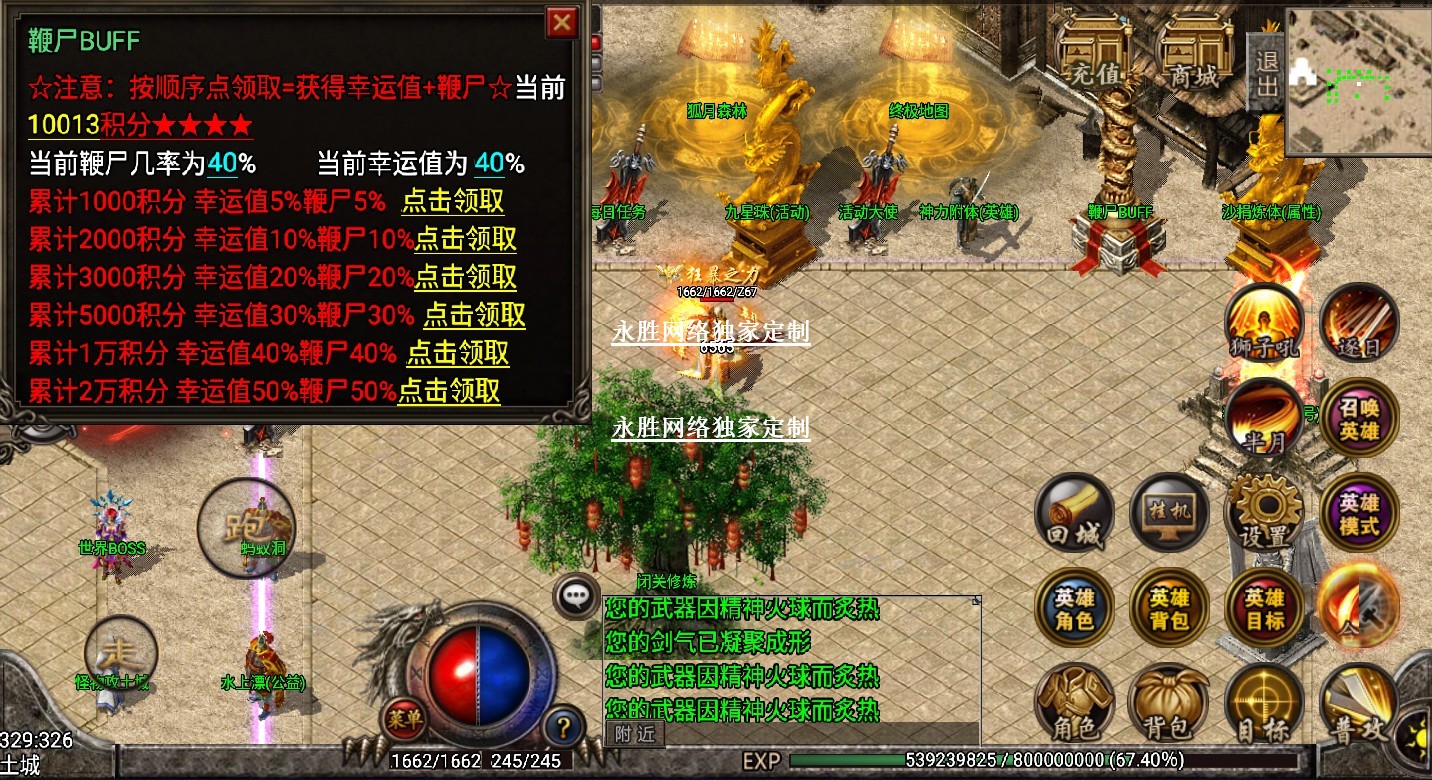Claim the 累计2万积分 reward
This screenshot has width=1432, height=780.
(x=449, y=391)
